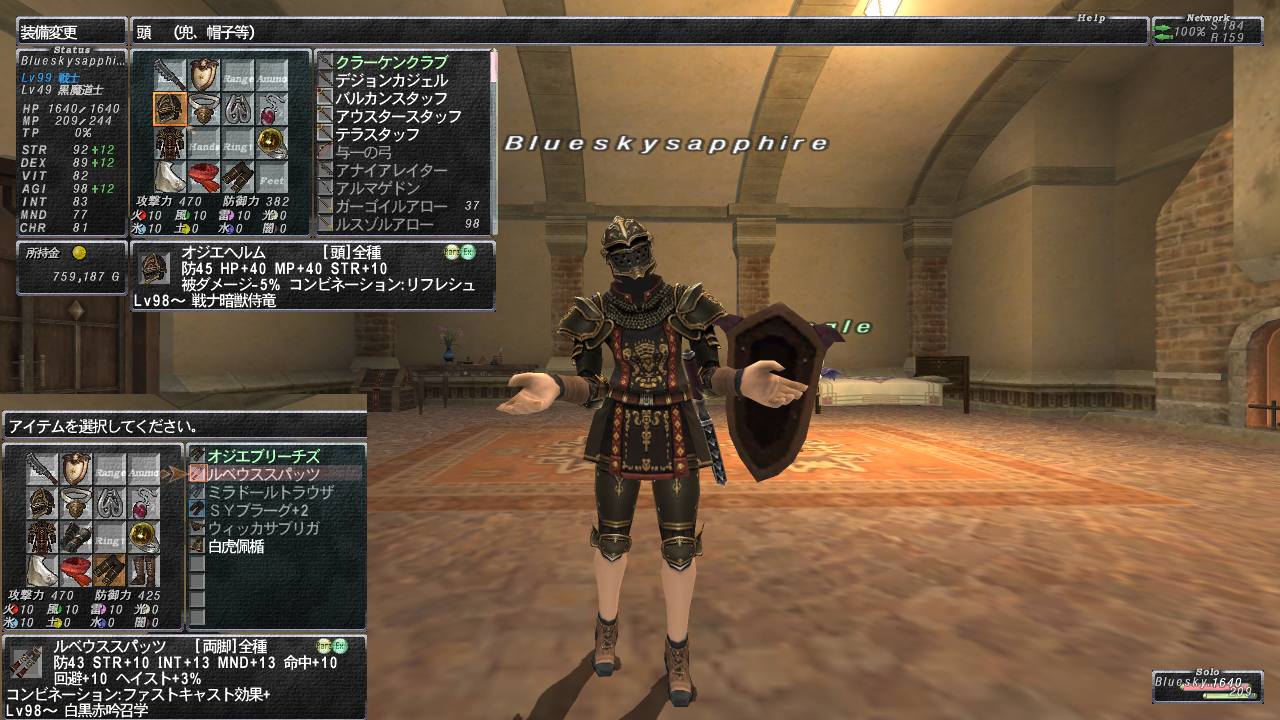
Task: Equip オジエブリーチズ from the leg list
Action: tap(263, 455)
